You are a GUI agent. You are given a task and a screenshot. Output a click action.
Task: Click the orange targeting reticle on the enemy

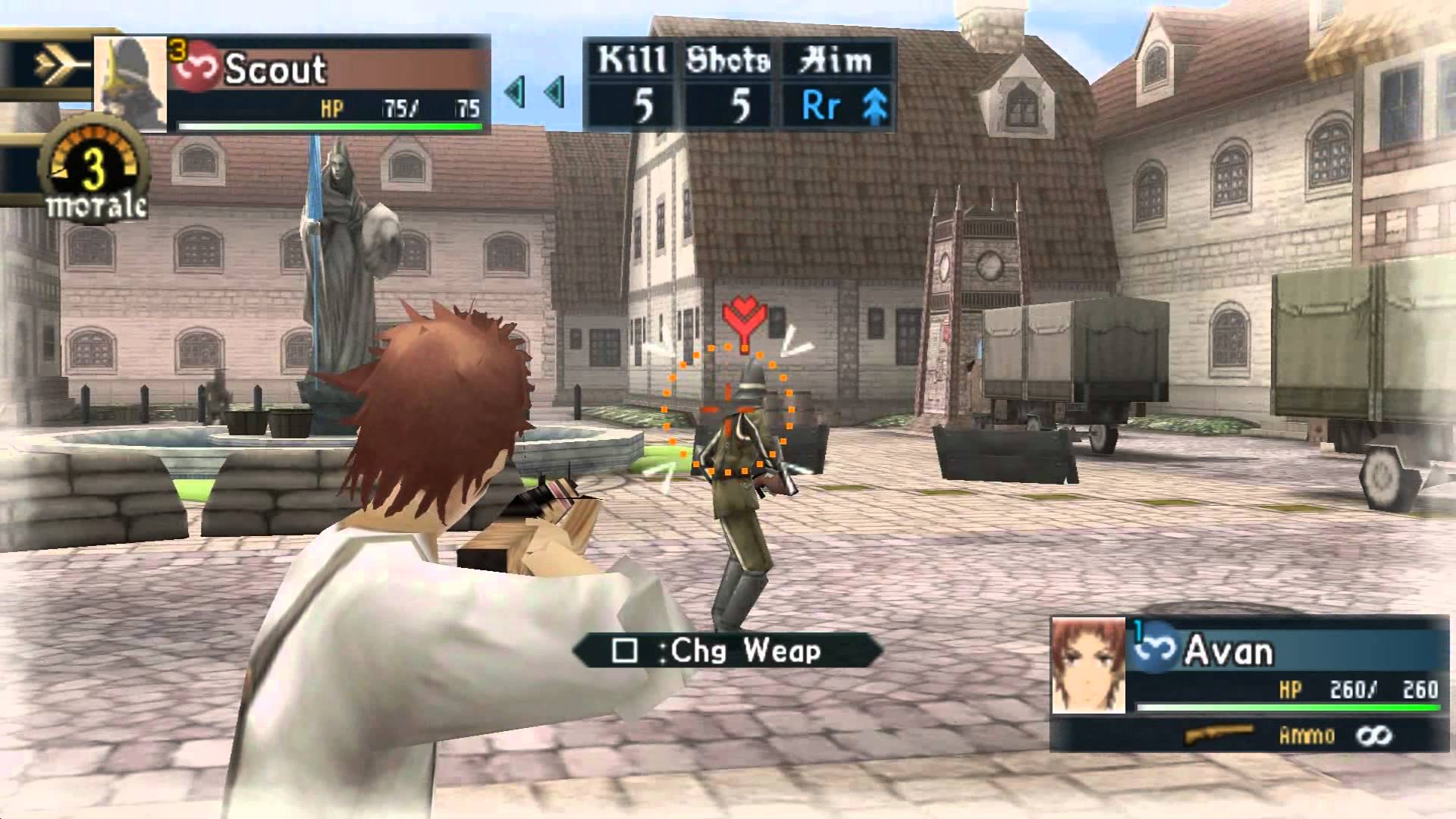(x=728, y=412)
